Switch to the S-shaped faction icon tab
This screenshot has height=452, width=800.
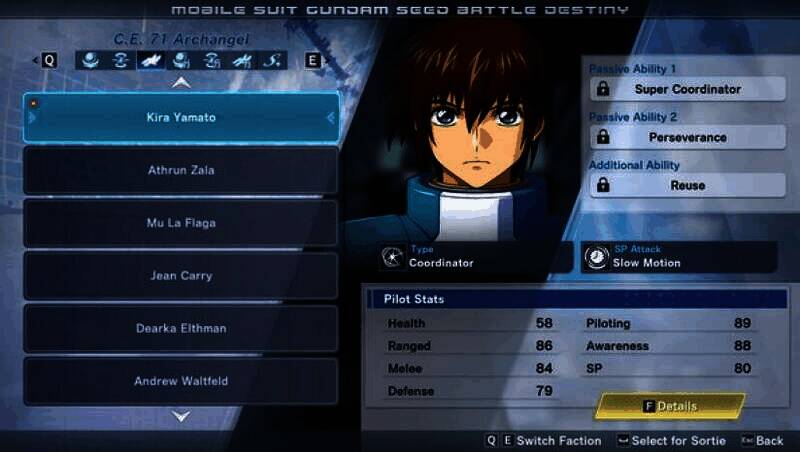pos(272,60)
